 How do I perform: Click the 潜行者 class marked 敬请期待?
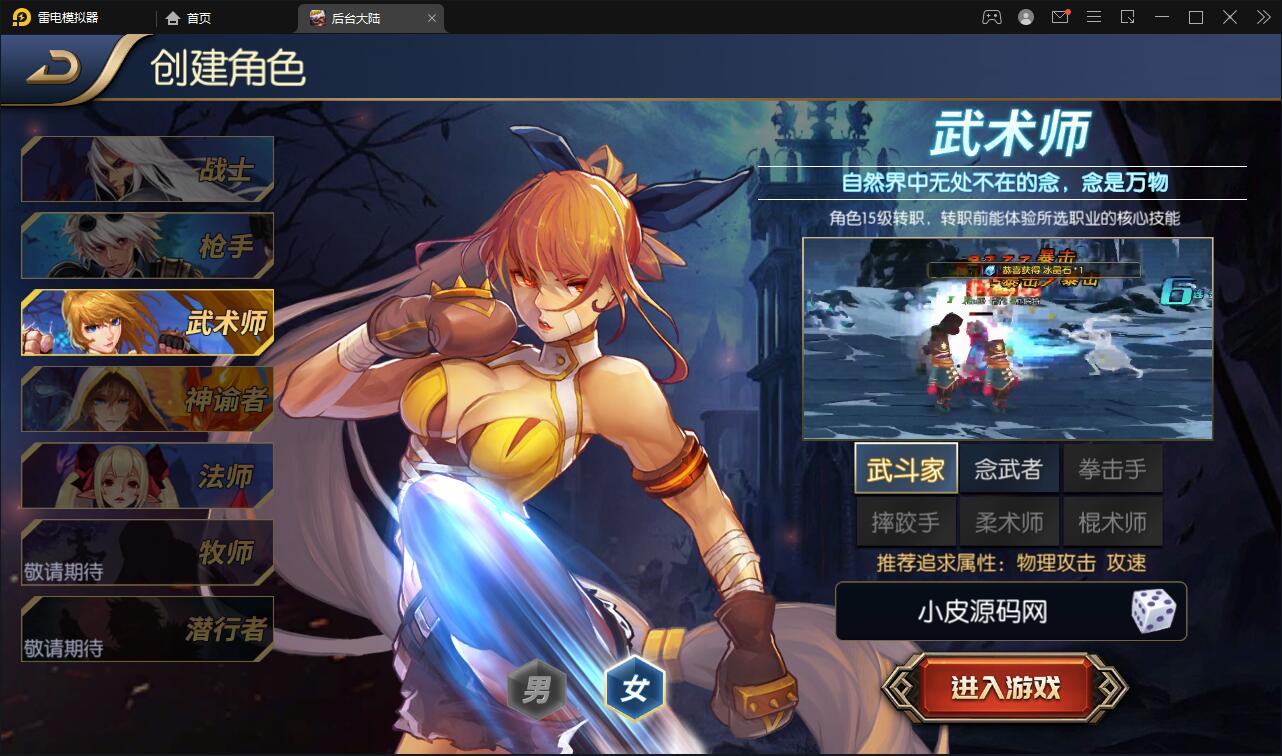[146, 628]
